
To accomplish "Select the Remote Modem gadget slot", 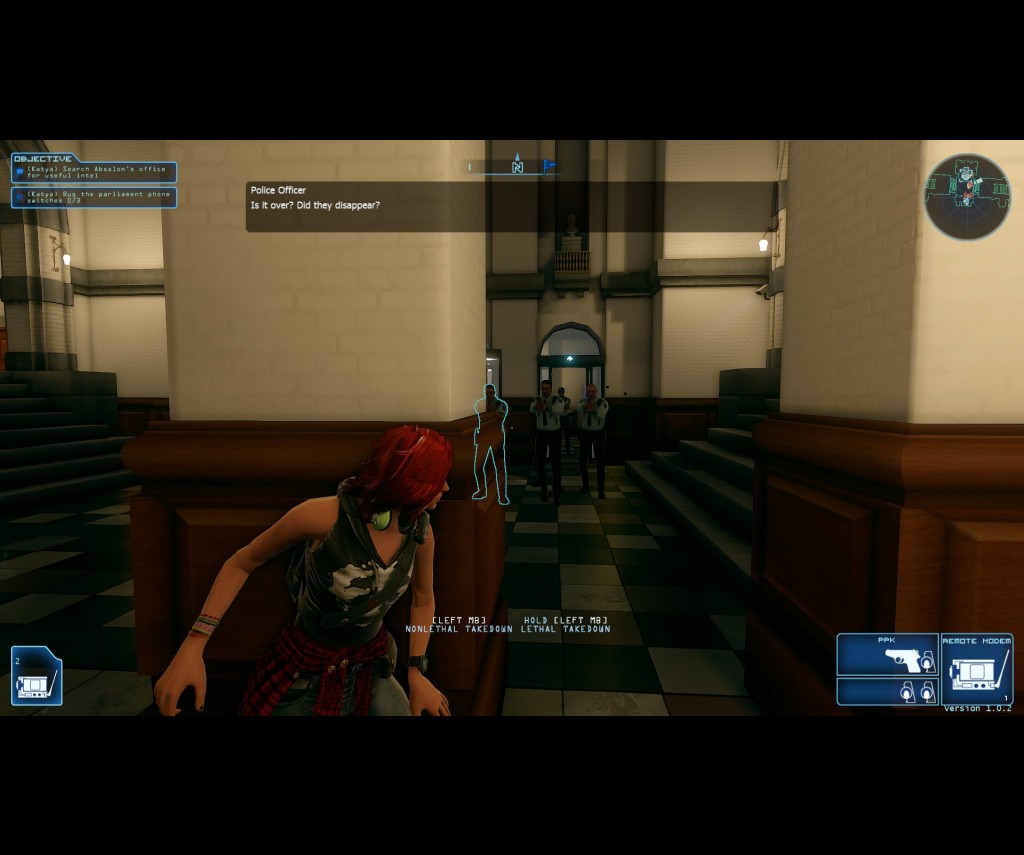I will (977, 669).
